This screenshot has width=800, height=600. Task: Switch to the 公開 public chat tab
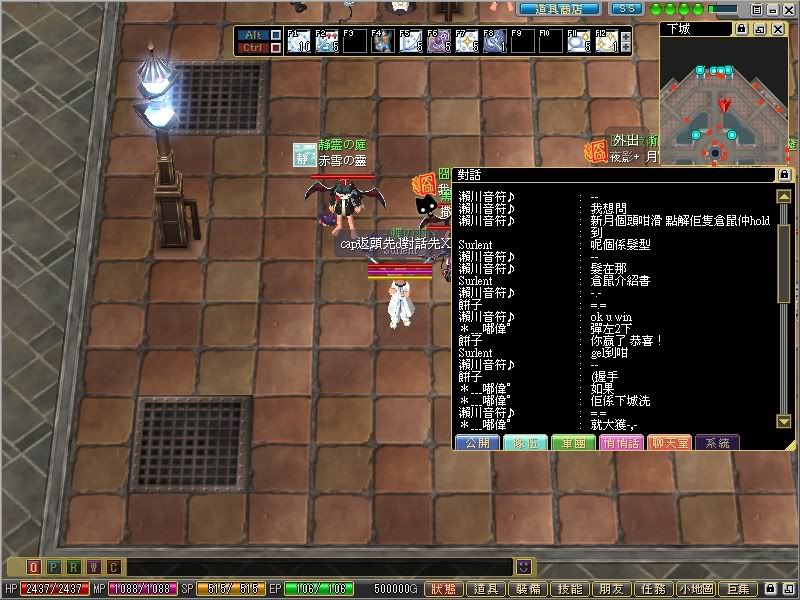476,442
